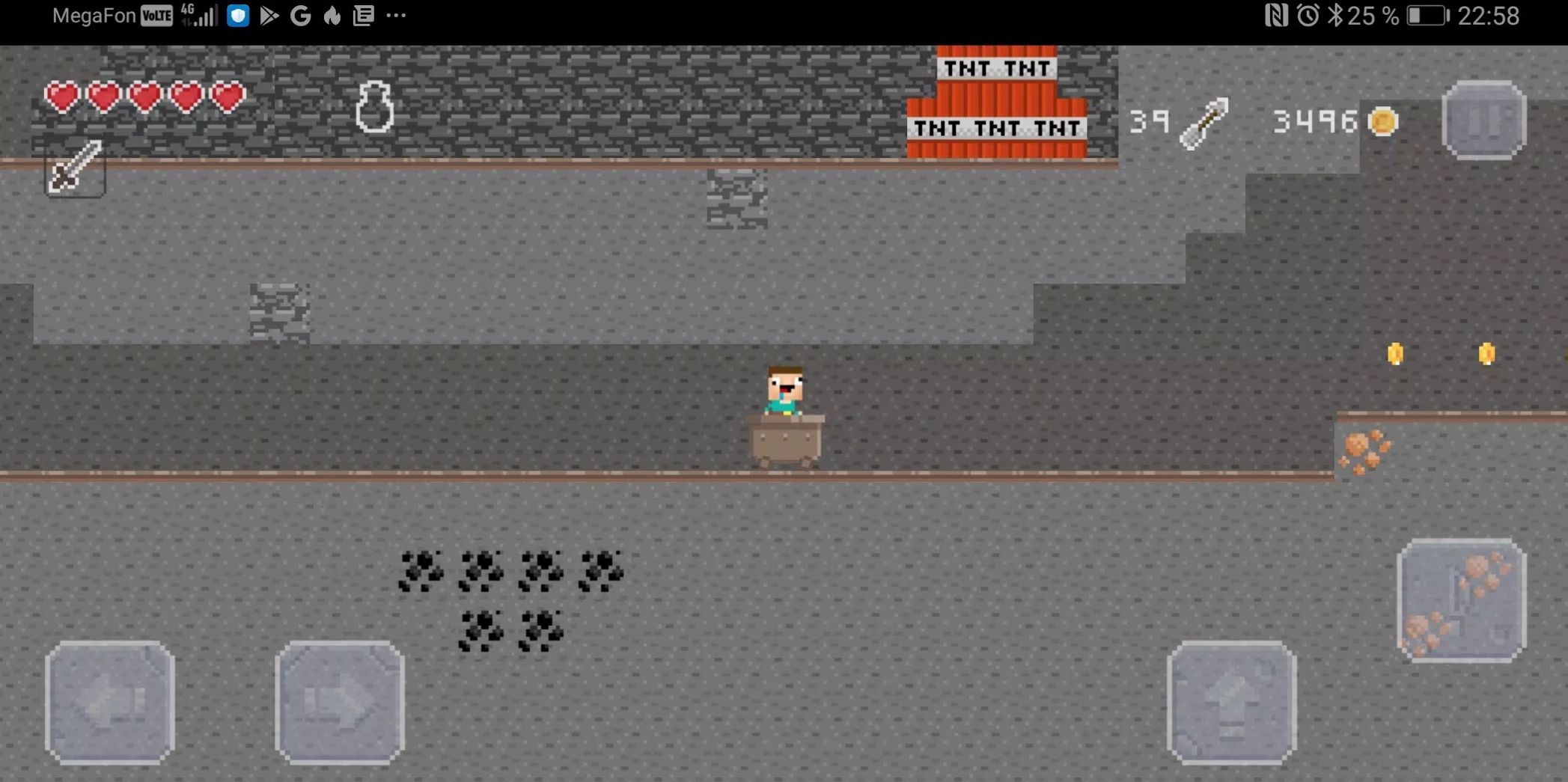Tap the shovel icon beside the 39 counter

(x=1206, y=121)
